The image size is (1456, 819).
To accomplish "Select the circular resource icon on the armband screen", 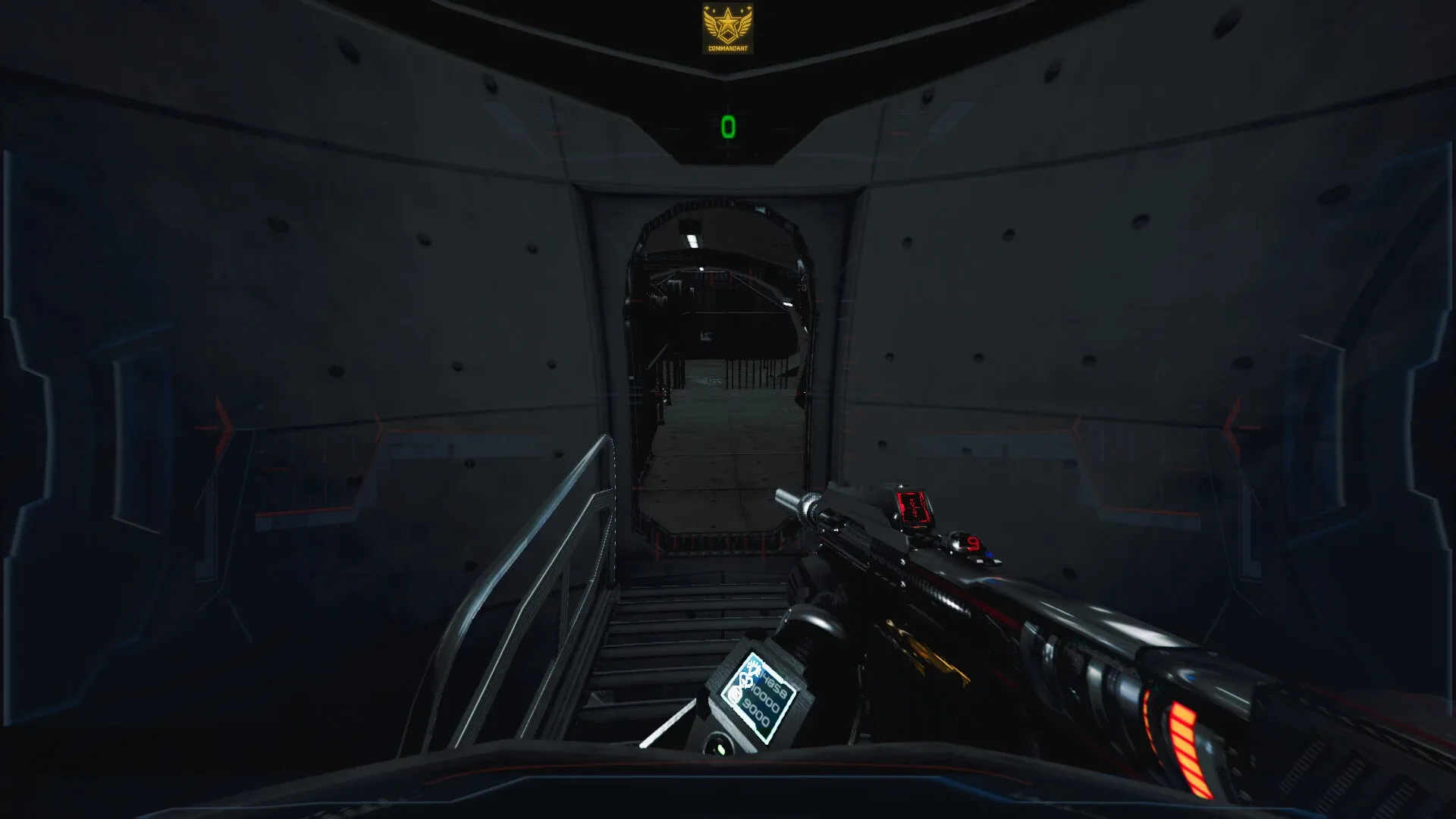I will tap(736, 694).
